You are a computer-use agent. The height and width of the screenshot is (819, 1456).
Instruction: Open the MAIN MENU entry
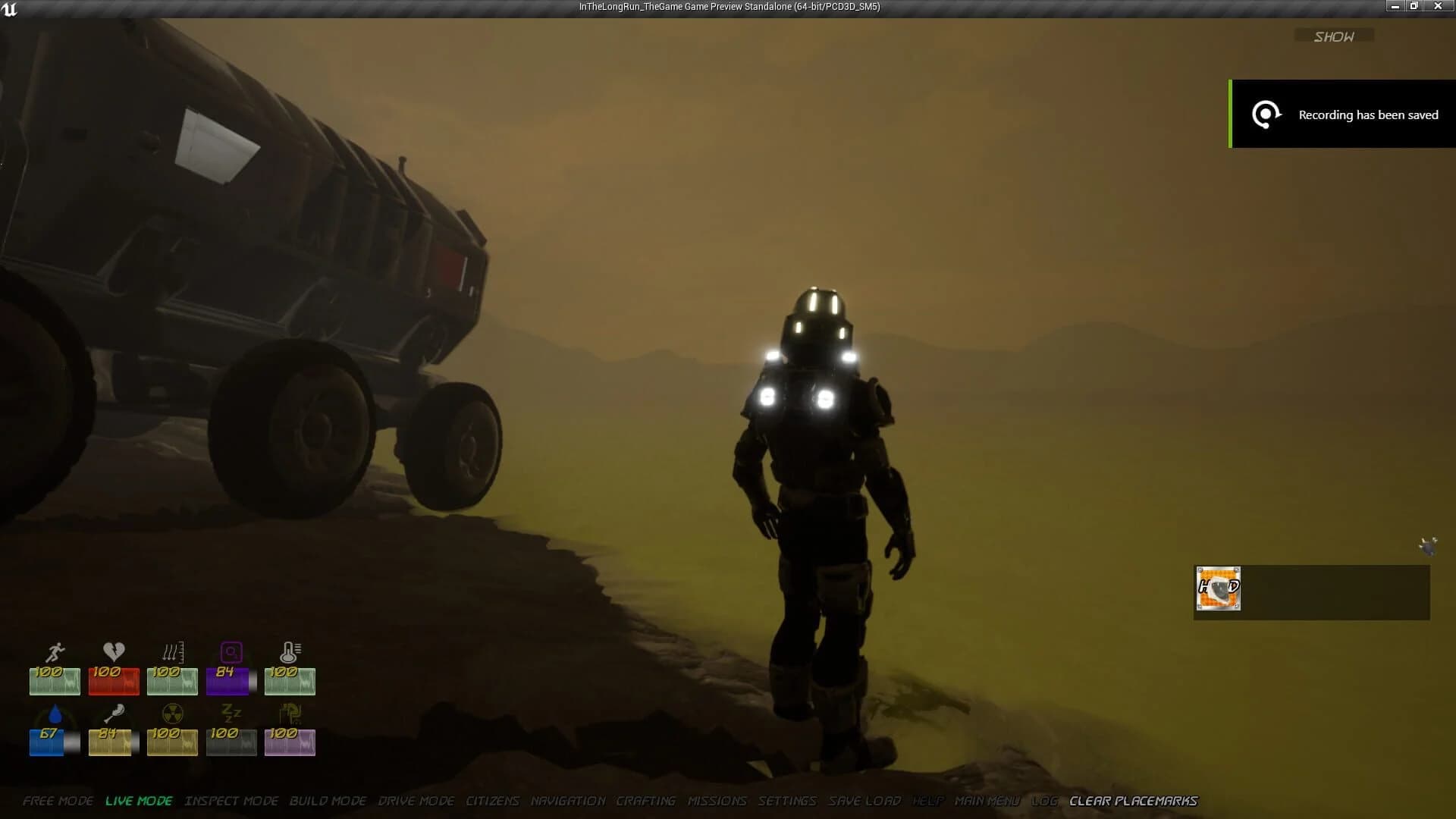[987, 801]
